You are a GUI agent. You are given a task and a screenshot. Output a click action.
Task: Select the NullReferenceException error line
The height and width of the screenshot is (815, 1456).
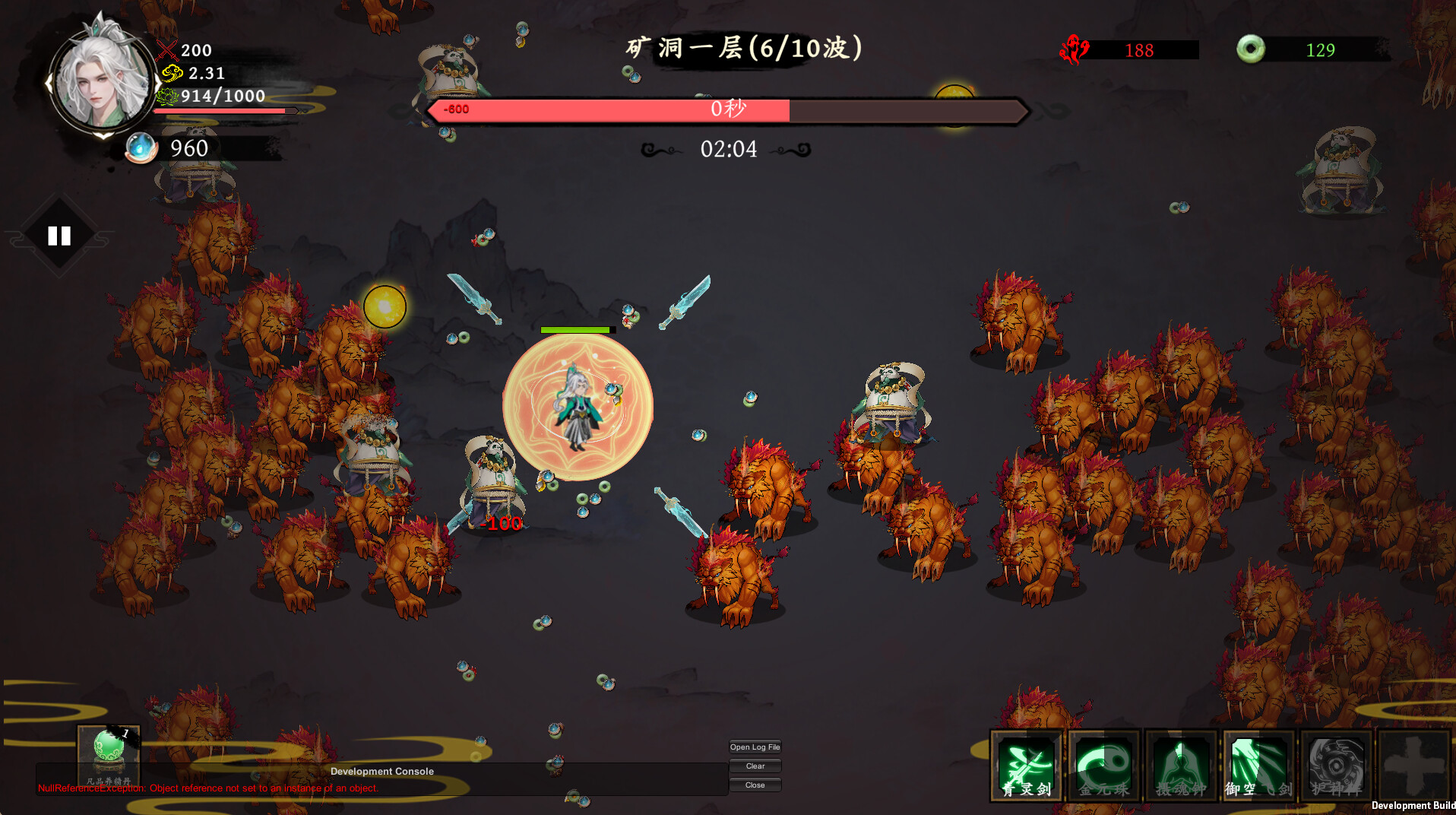click(208, 788)
